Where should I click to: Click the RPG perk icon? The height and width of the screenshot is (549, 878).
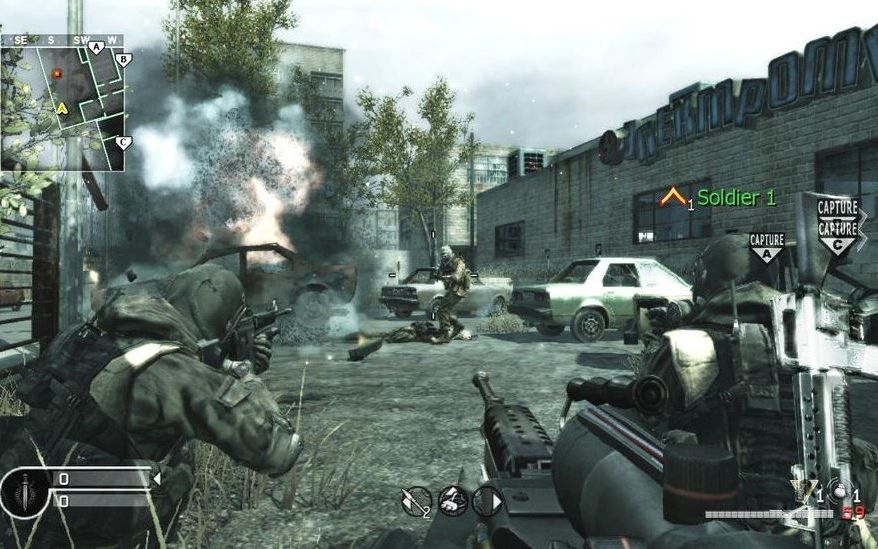(x=415, y=500)
